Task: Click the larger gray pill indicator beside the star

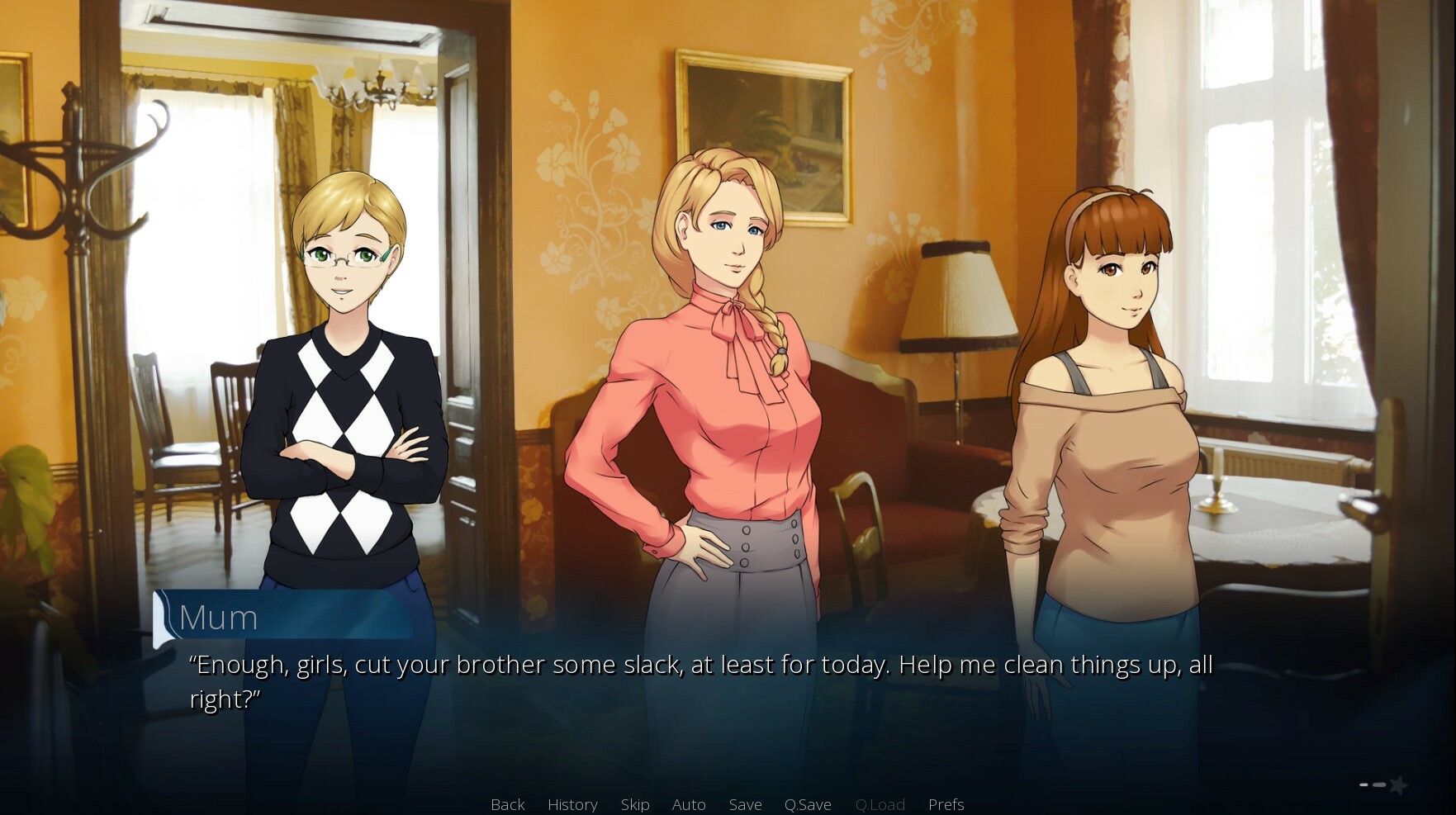Action: (1379, 784)
